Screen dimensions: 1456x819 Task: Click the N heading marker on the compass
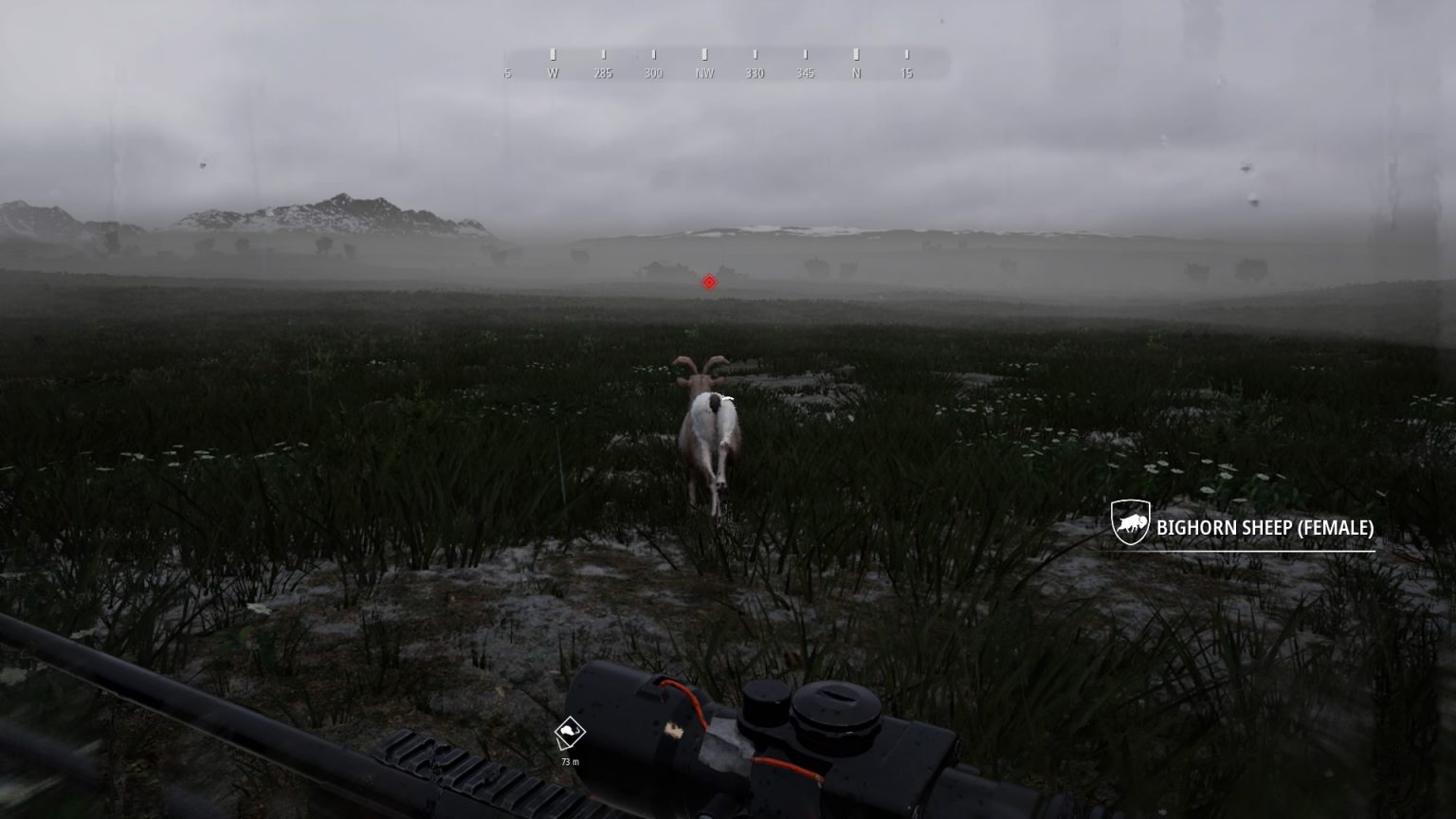tap(856, 72)
